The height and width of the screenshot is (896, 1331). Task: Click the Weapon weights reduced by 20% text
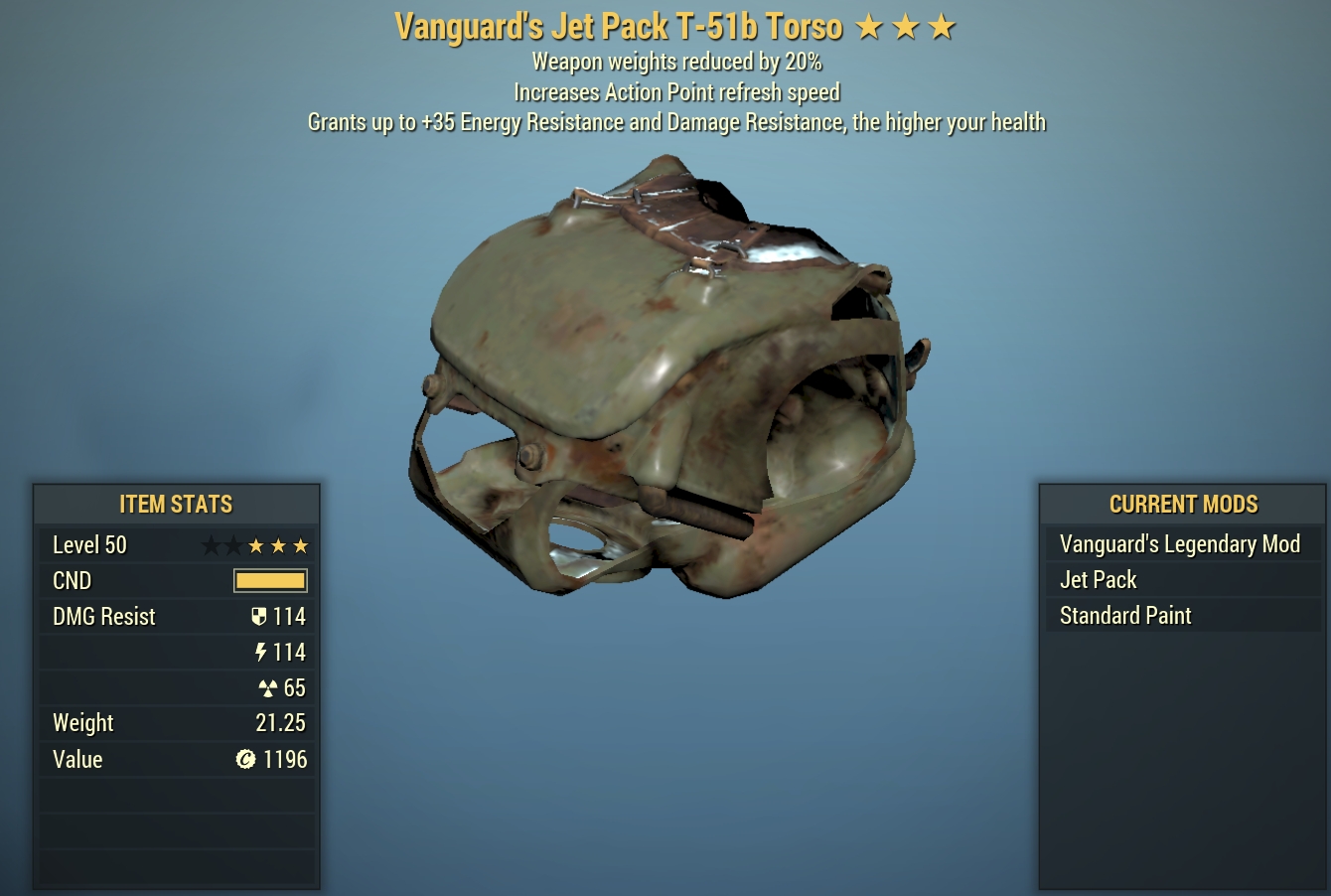(676, 62)
